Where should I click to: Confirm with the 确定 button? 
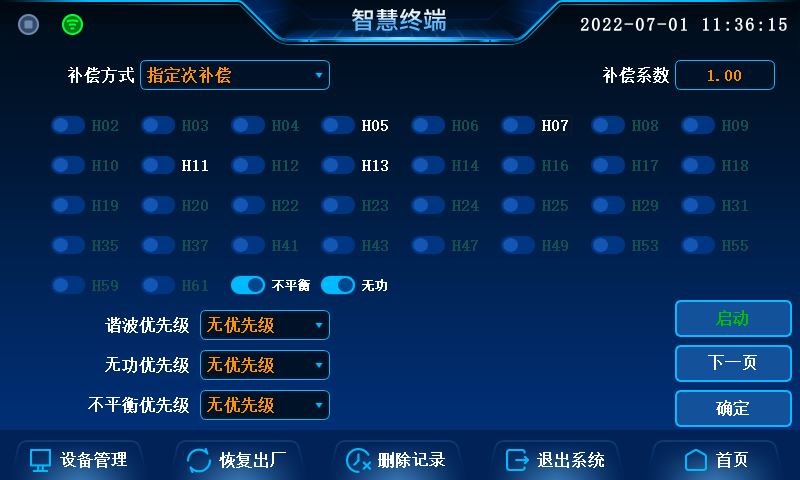(x=733, y=408)
